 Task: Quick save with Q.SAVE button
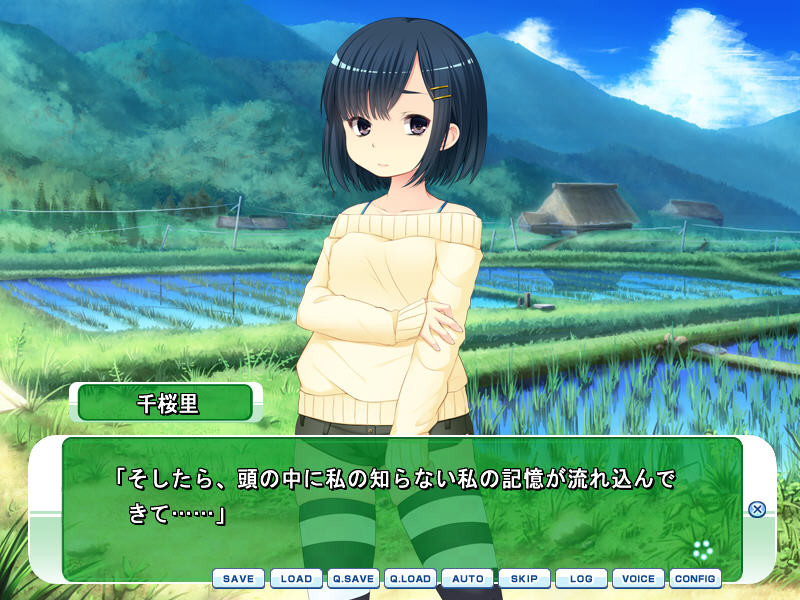[x=353, y=578]
